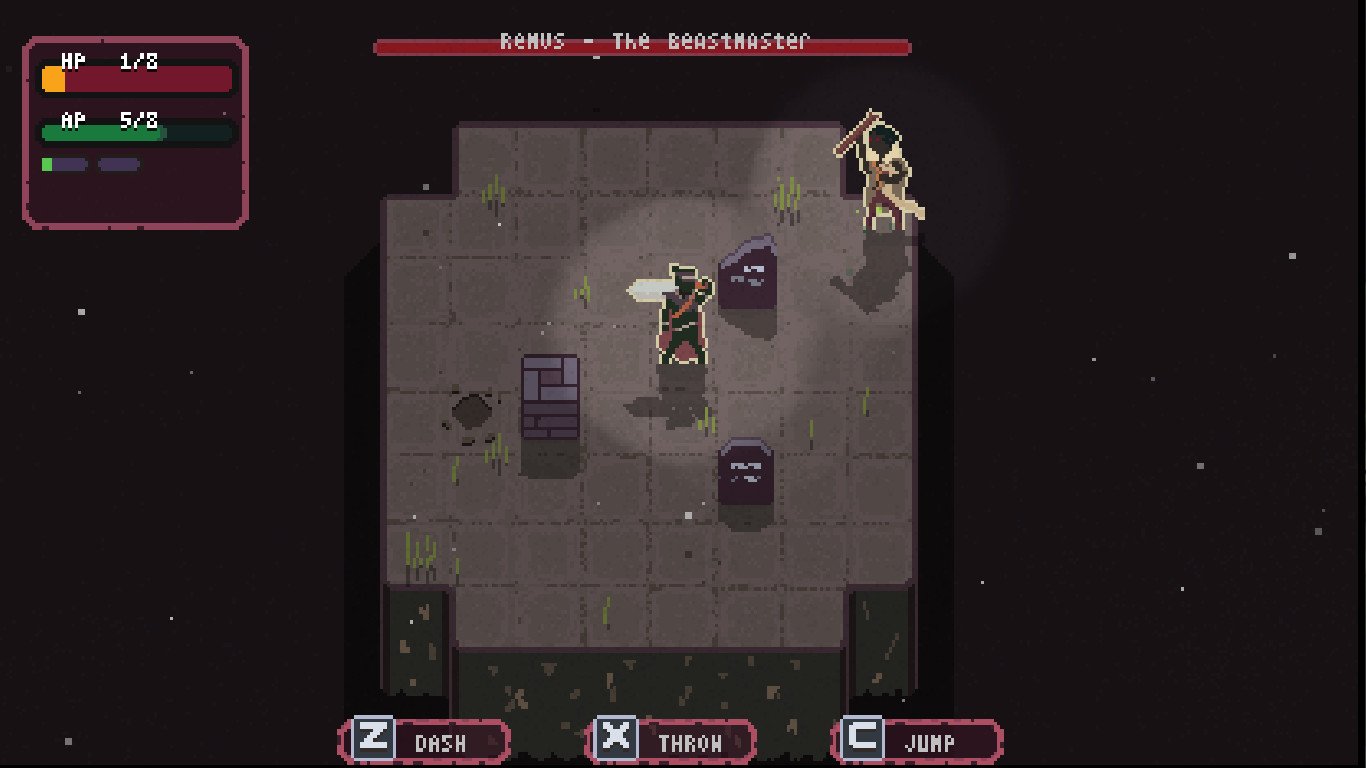Use the Jump ability button
1366x768 pixels.
click(x=917, y=742)
